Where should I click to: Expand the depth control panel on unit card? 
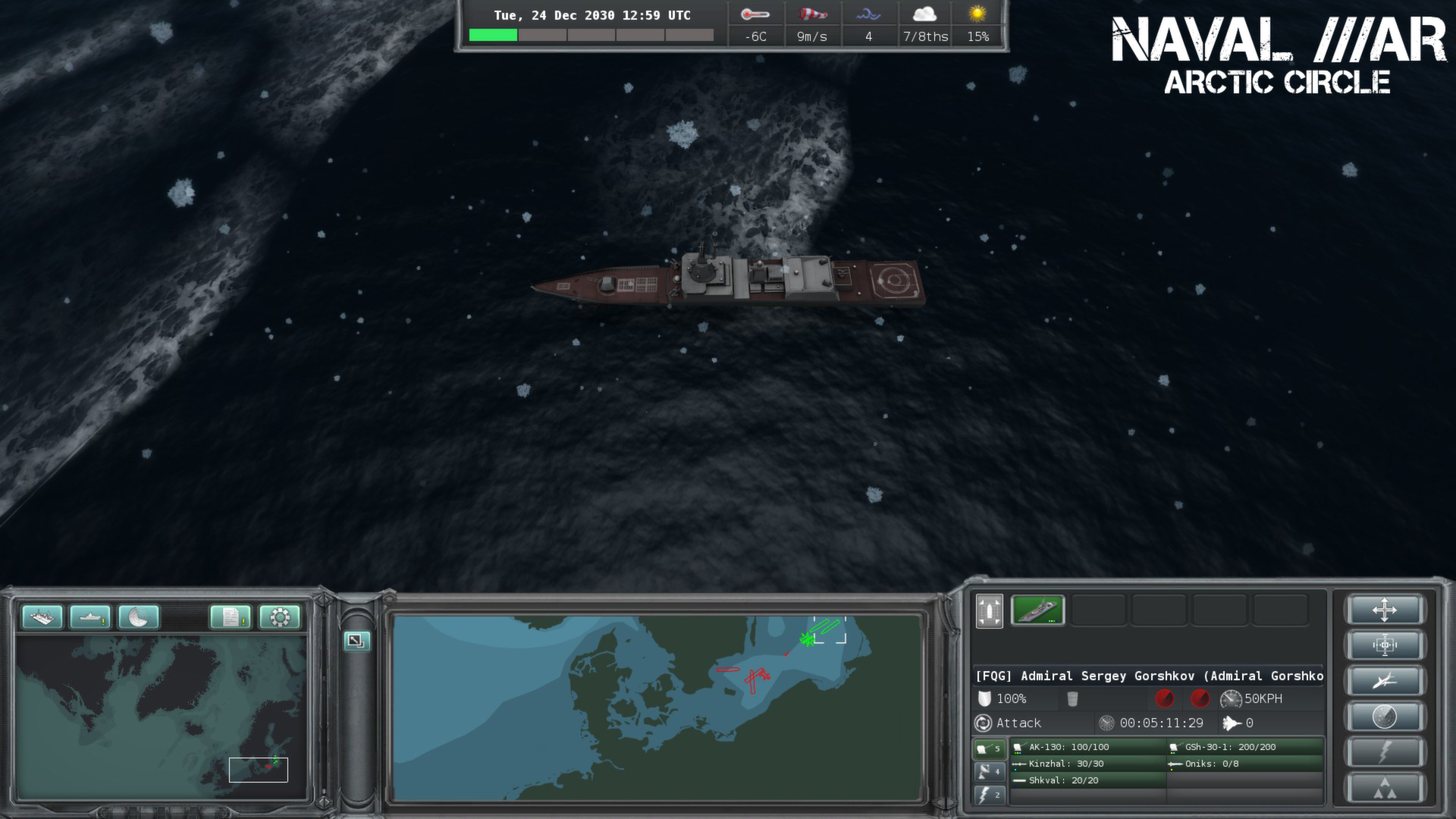point(988,611)
